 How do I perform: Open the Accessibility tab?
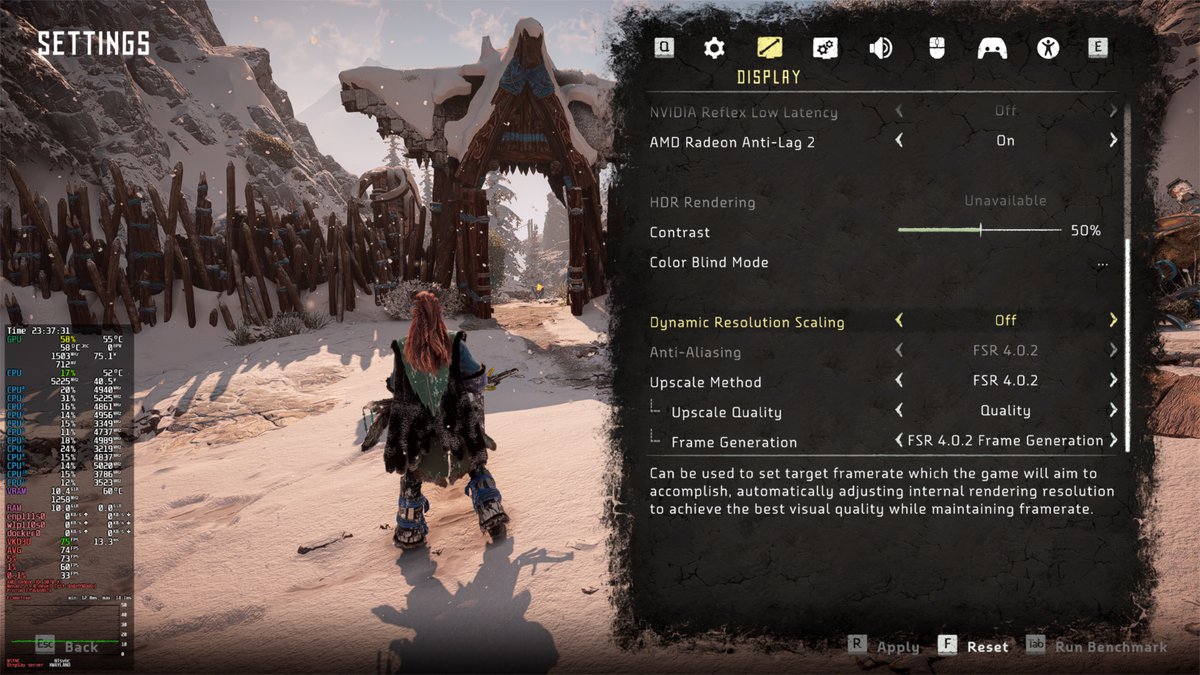click(1047, 48)
